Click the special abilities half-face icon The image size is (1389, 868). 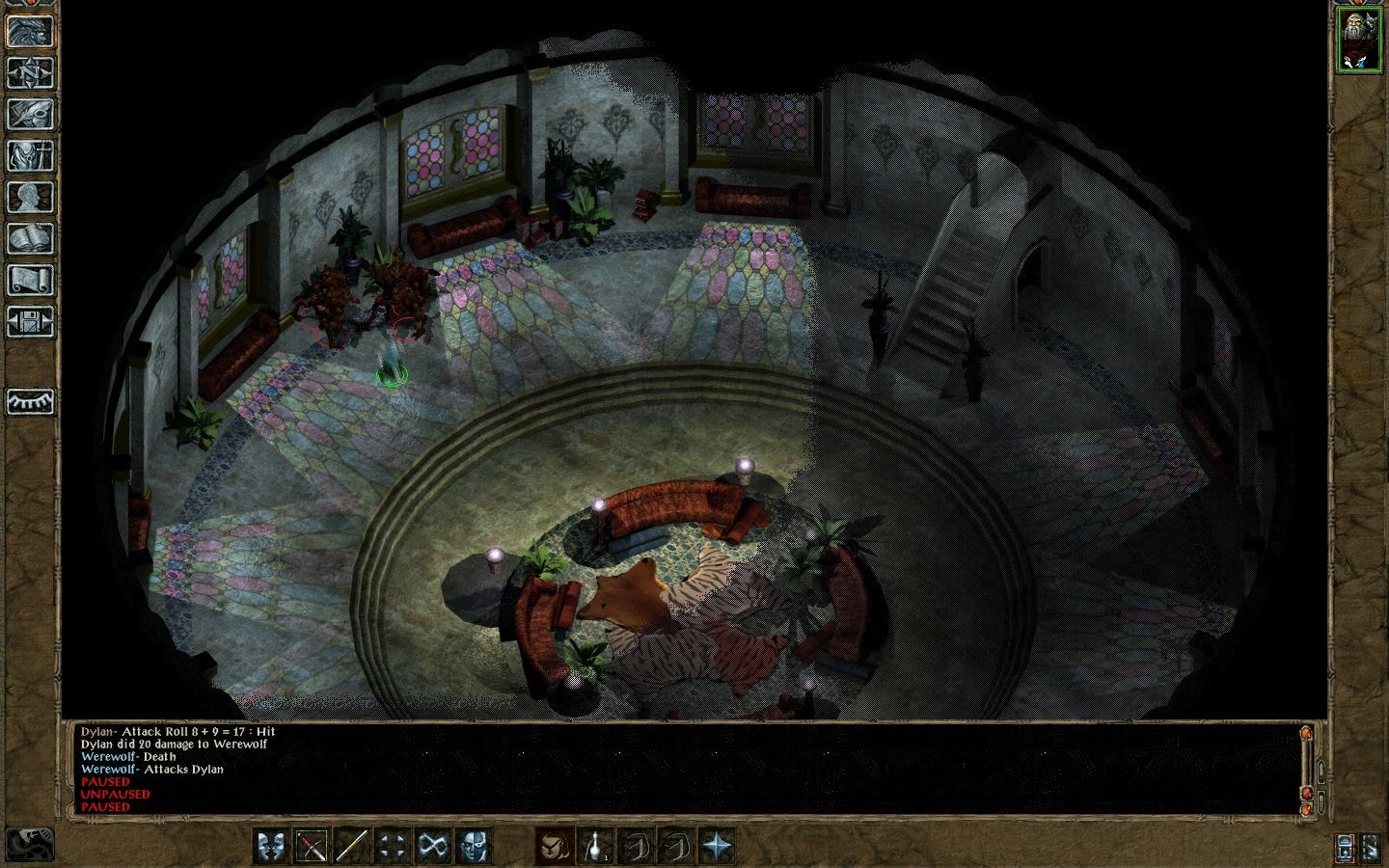(x=472, y=845)
